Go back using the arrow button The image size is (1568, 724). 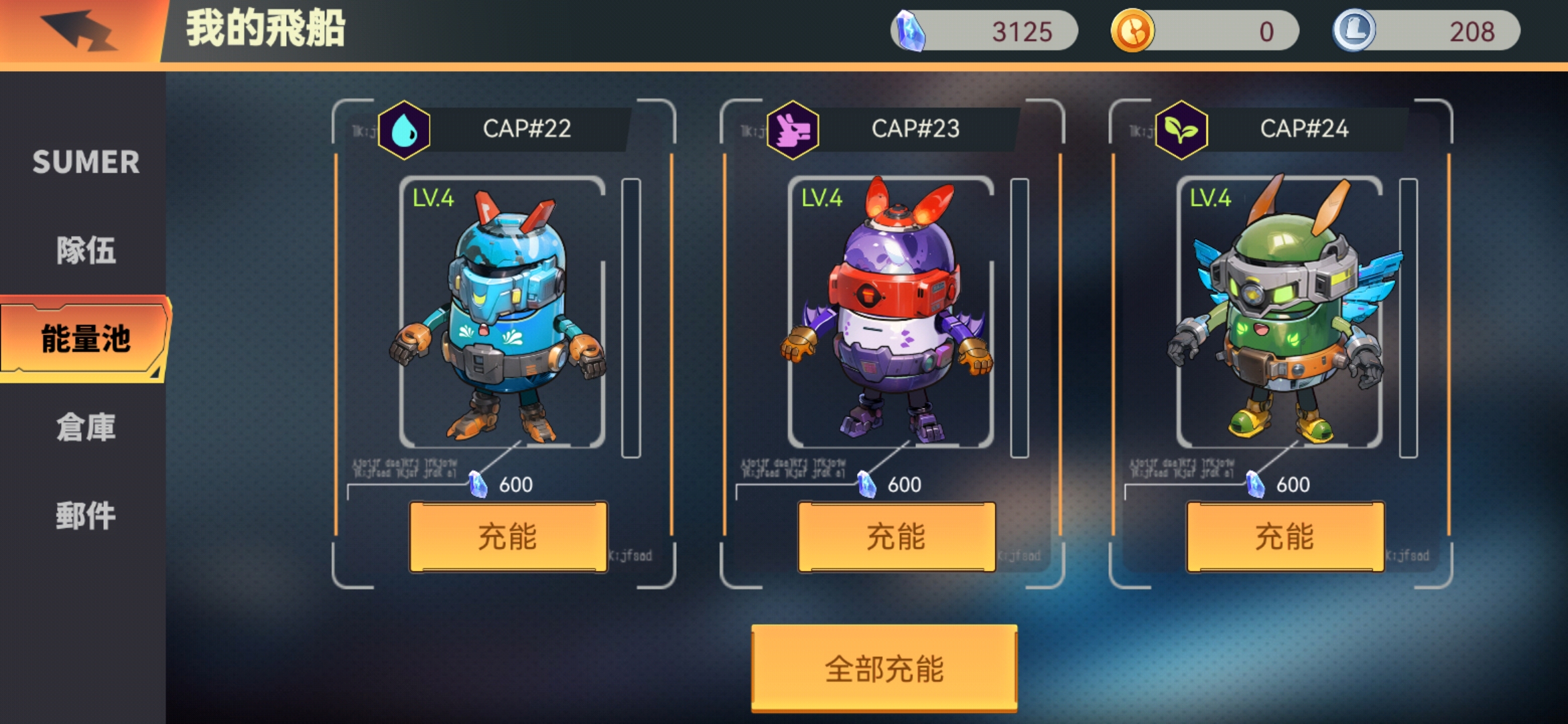[79, 30]
